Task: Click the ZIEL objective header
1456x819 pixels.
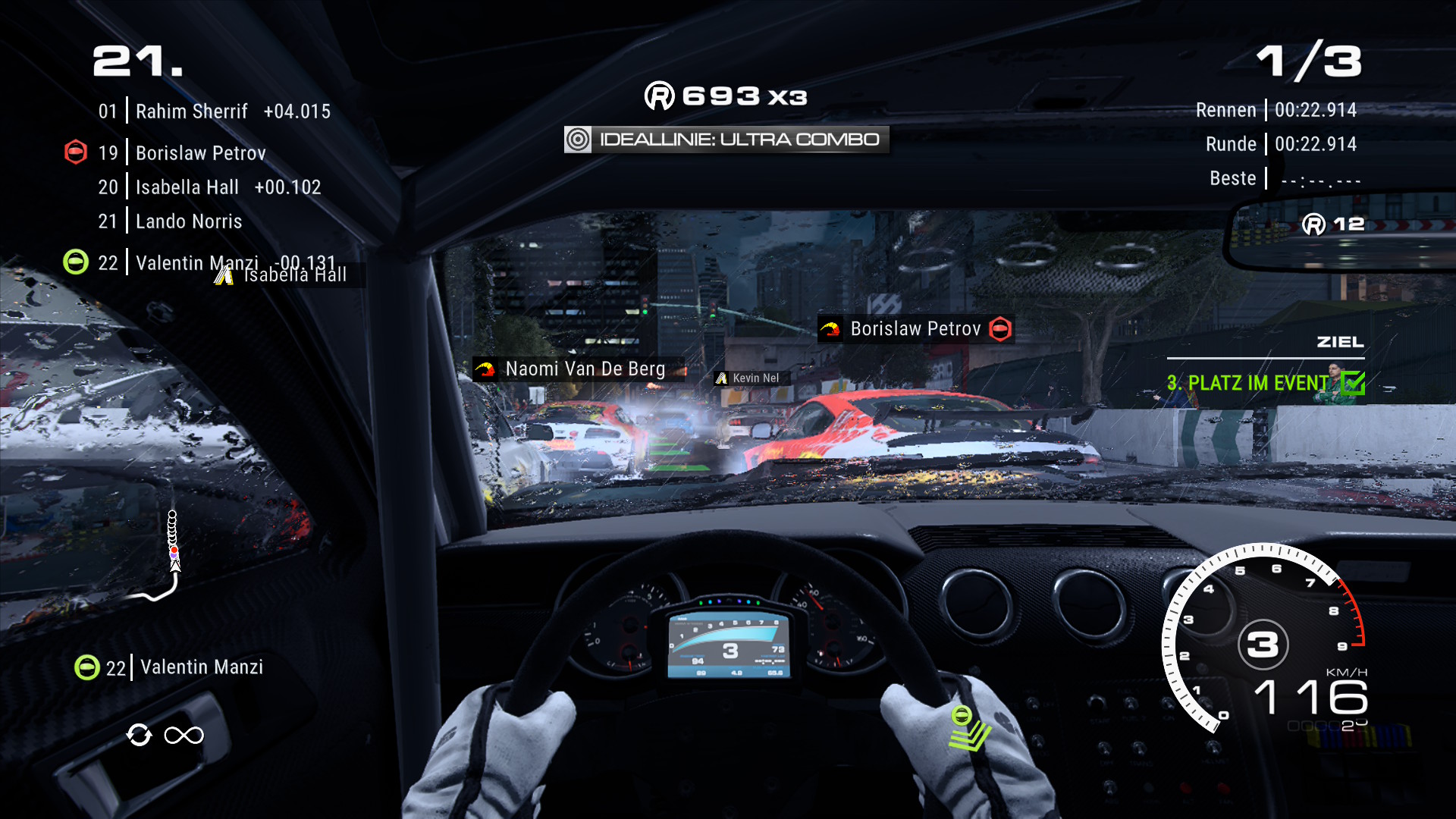Action: [x=1340, y=342]
